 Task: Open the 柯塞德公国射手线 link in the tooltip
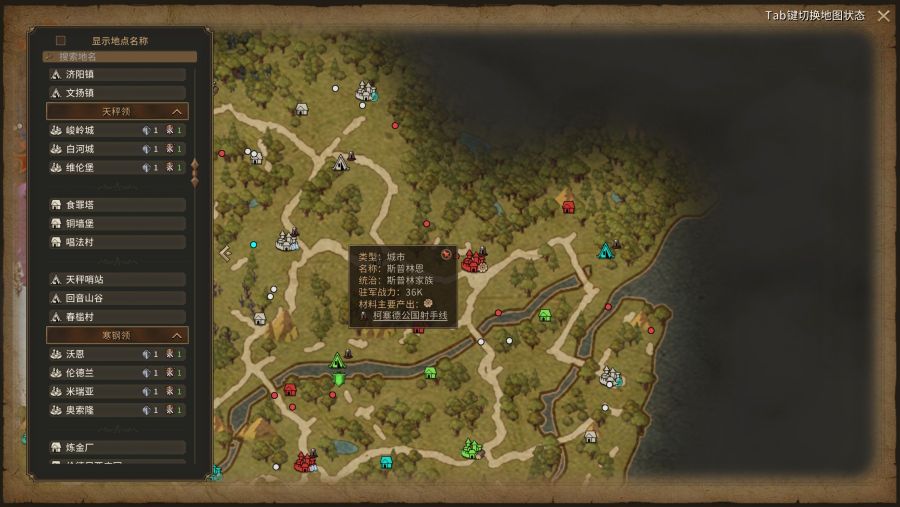(x=410, y=316)
